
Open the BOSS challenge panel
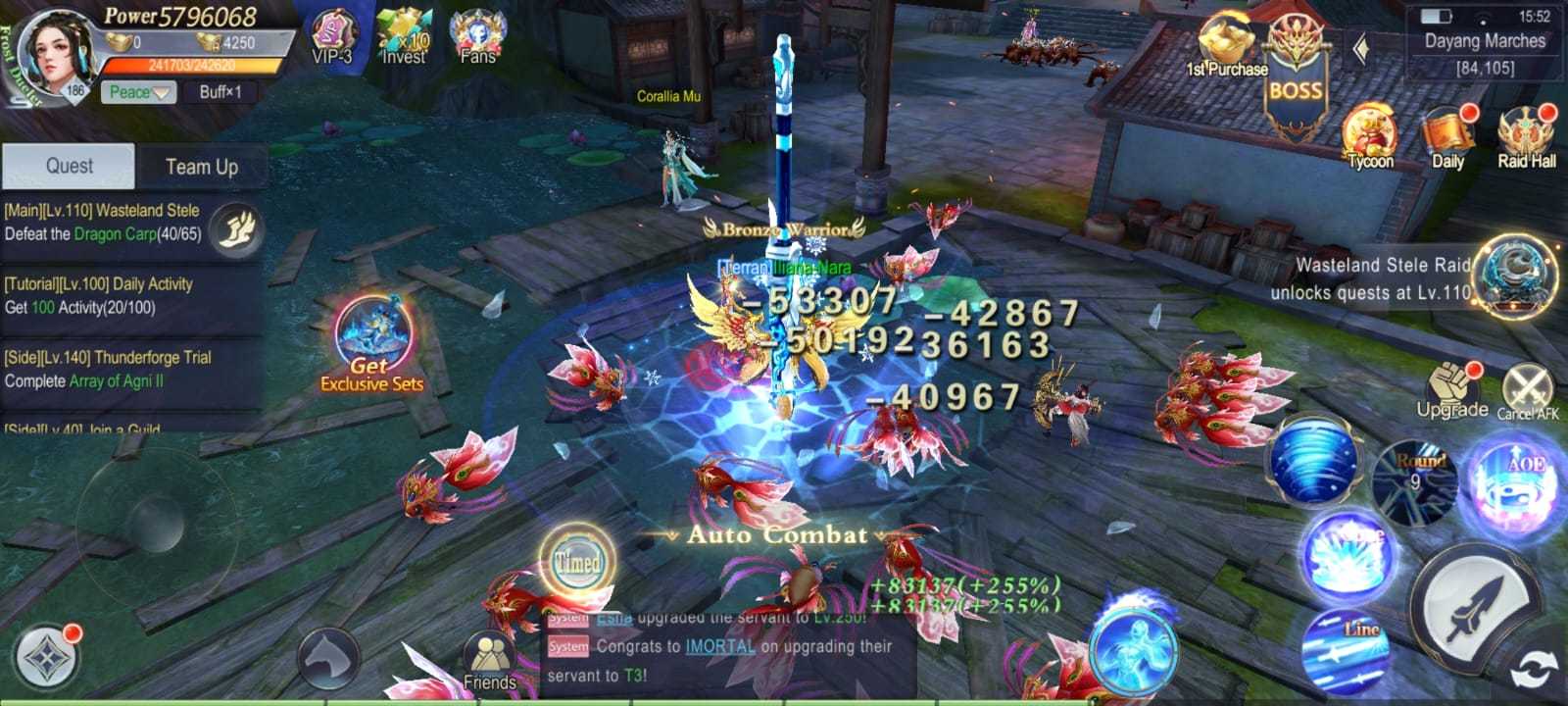(1294, 59)
